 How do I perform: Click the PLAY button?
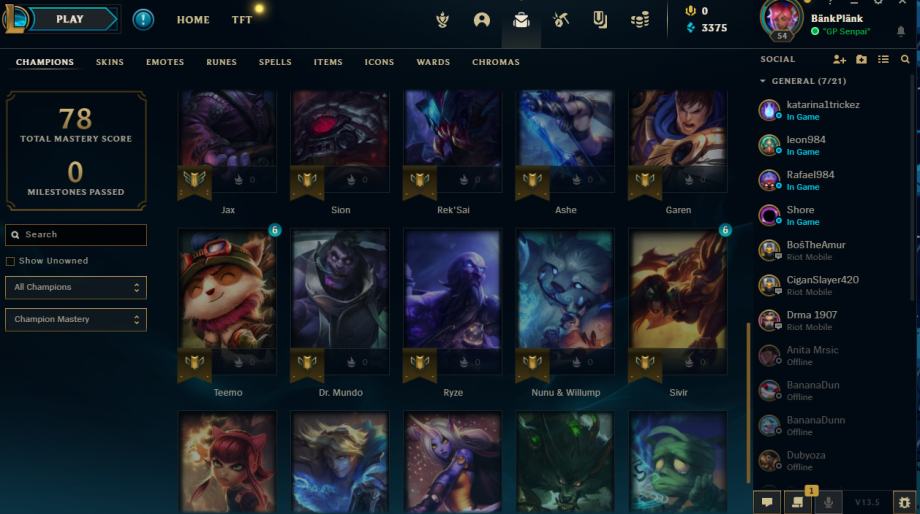click(70, 19)
